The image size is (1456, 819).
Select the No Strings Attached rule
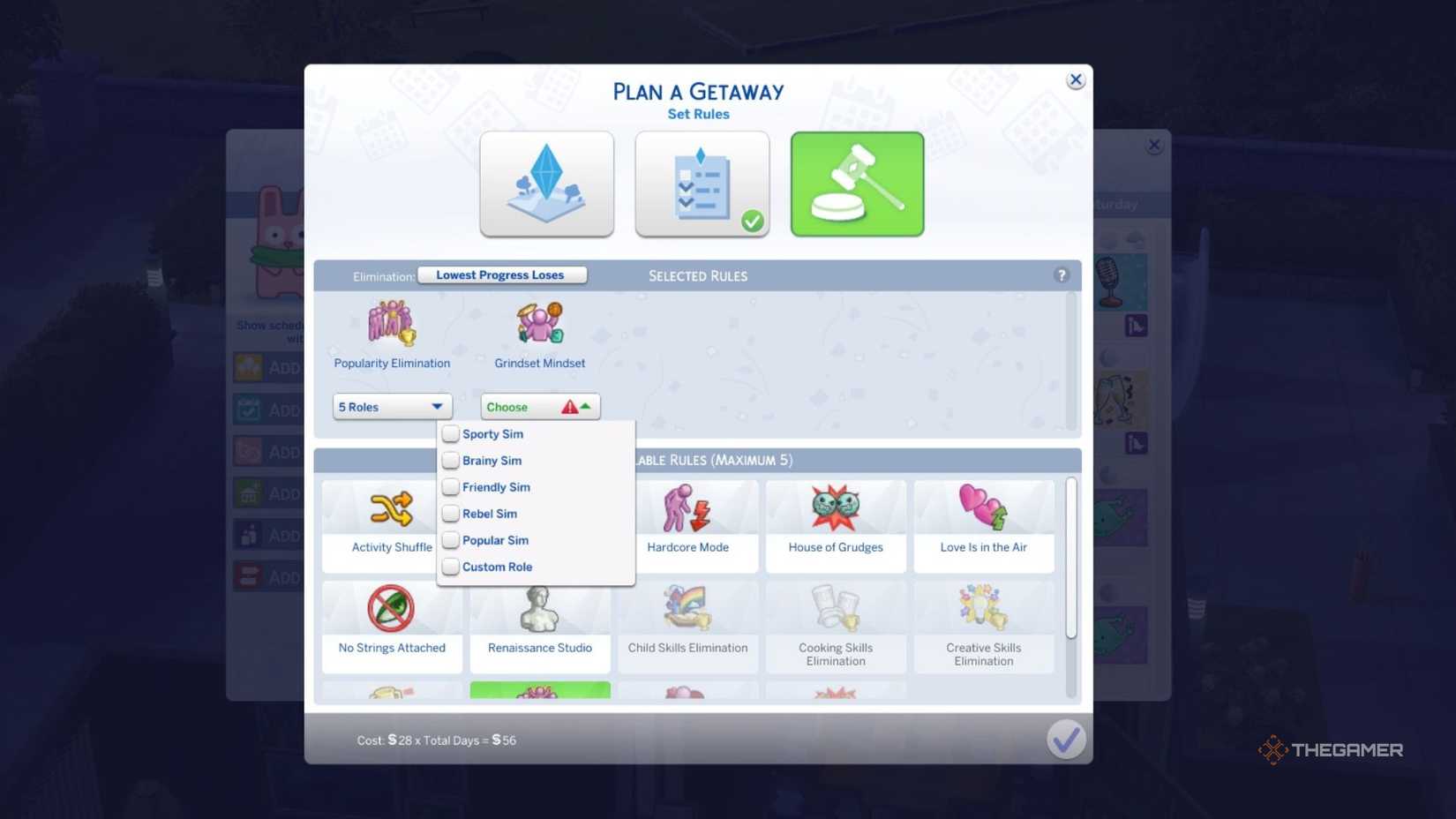391,625
